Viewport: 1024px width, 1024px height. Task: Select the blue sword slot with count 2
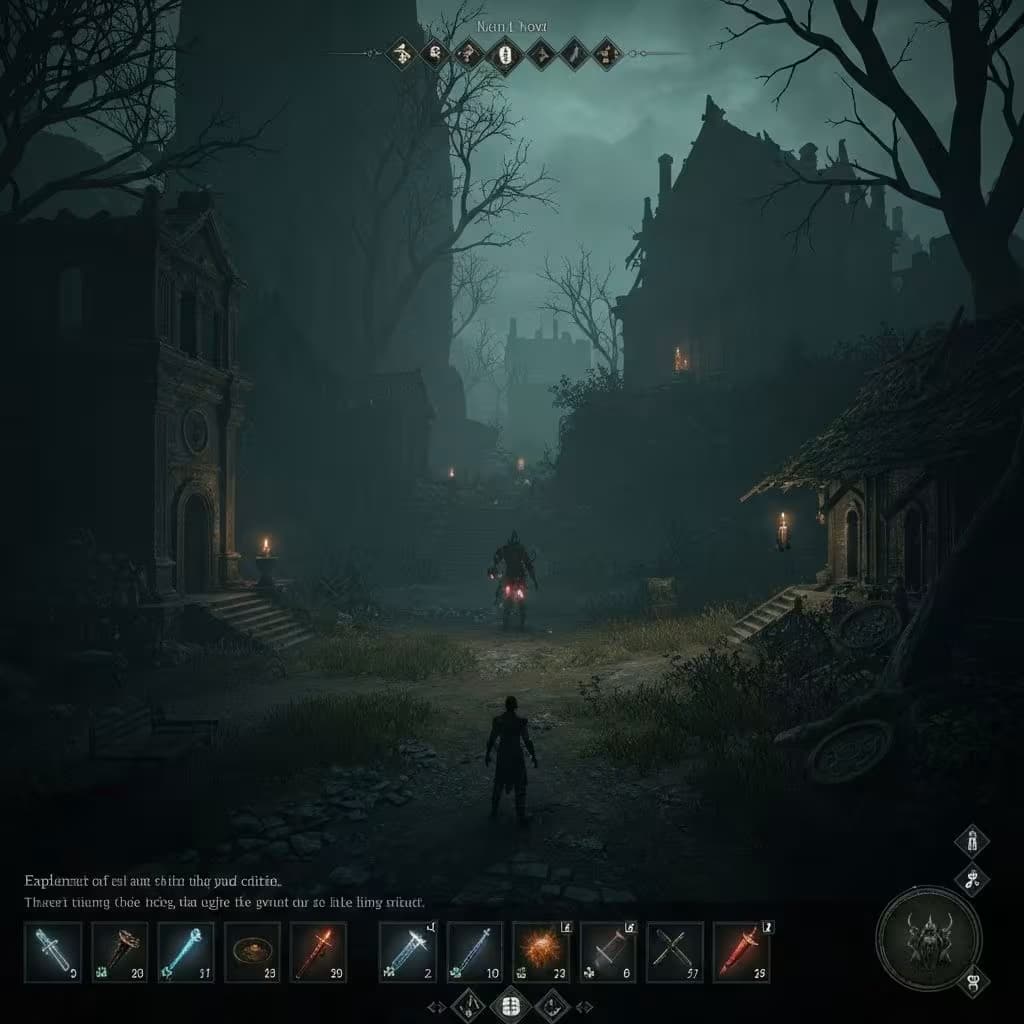pos(408,951)
